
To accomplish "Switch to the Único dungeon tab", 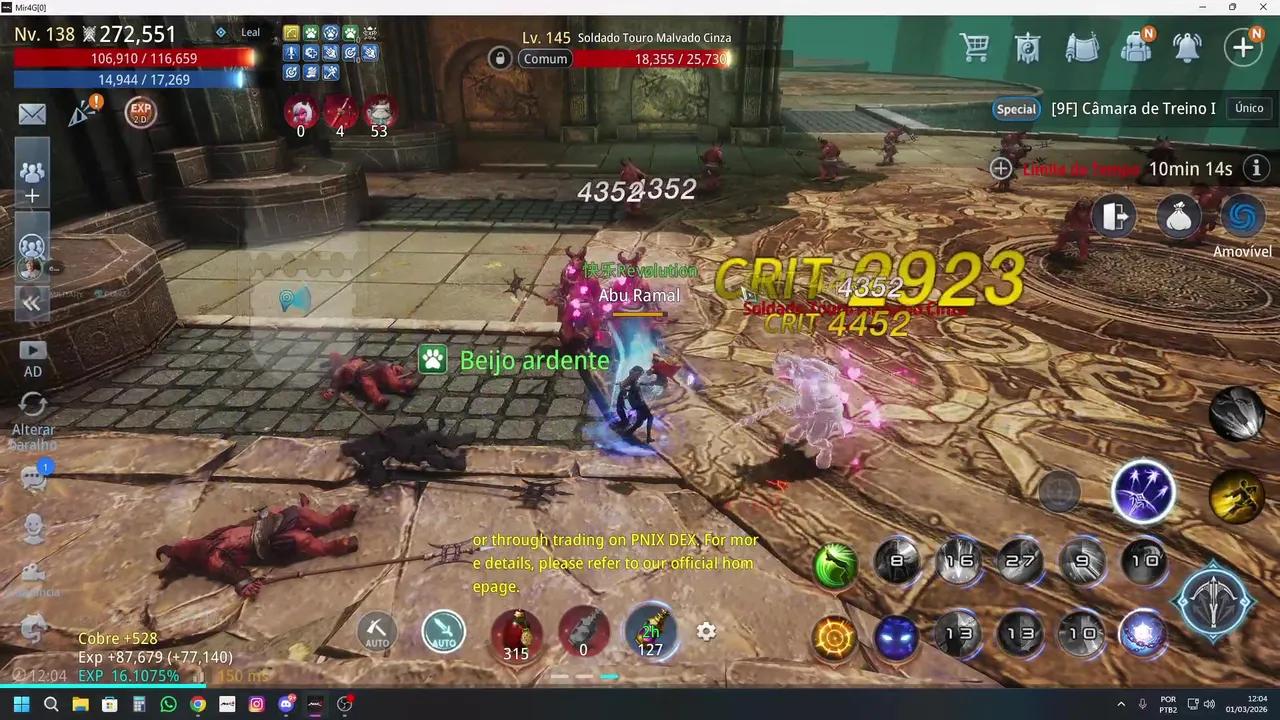I will [1249, 108].
